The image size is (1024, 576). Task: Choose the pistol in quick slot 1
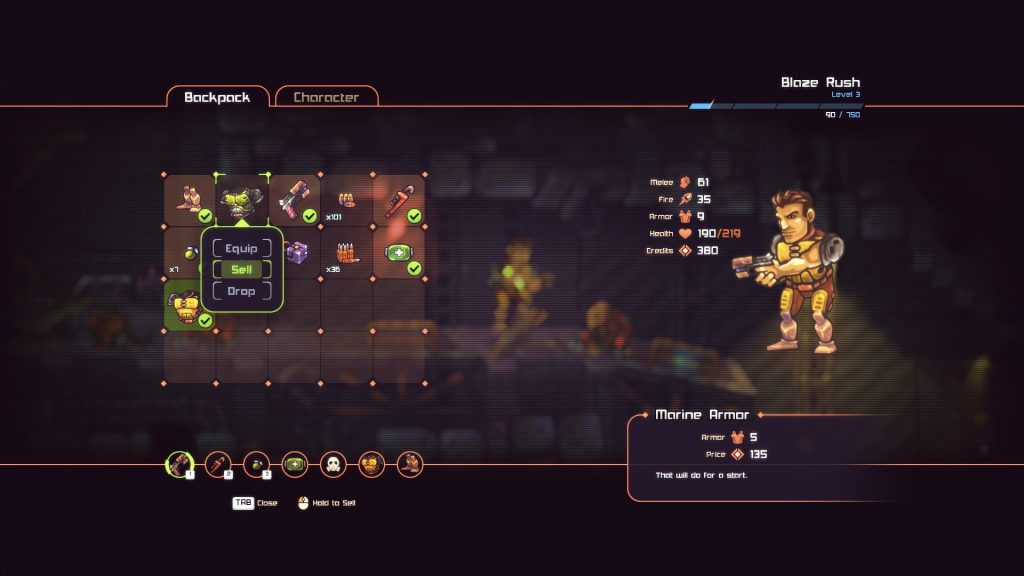pos(179,464)
